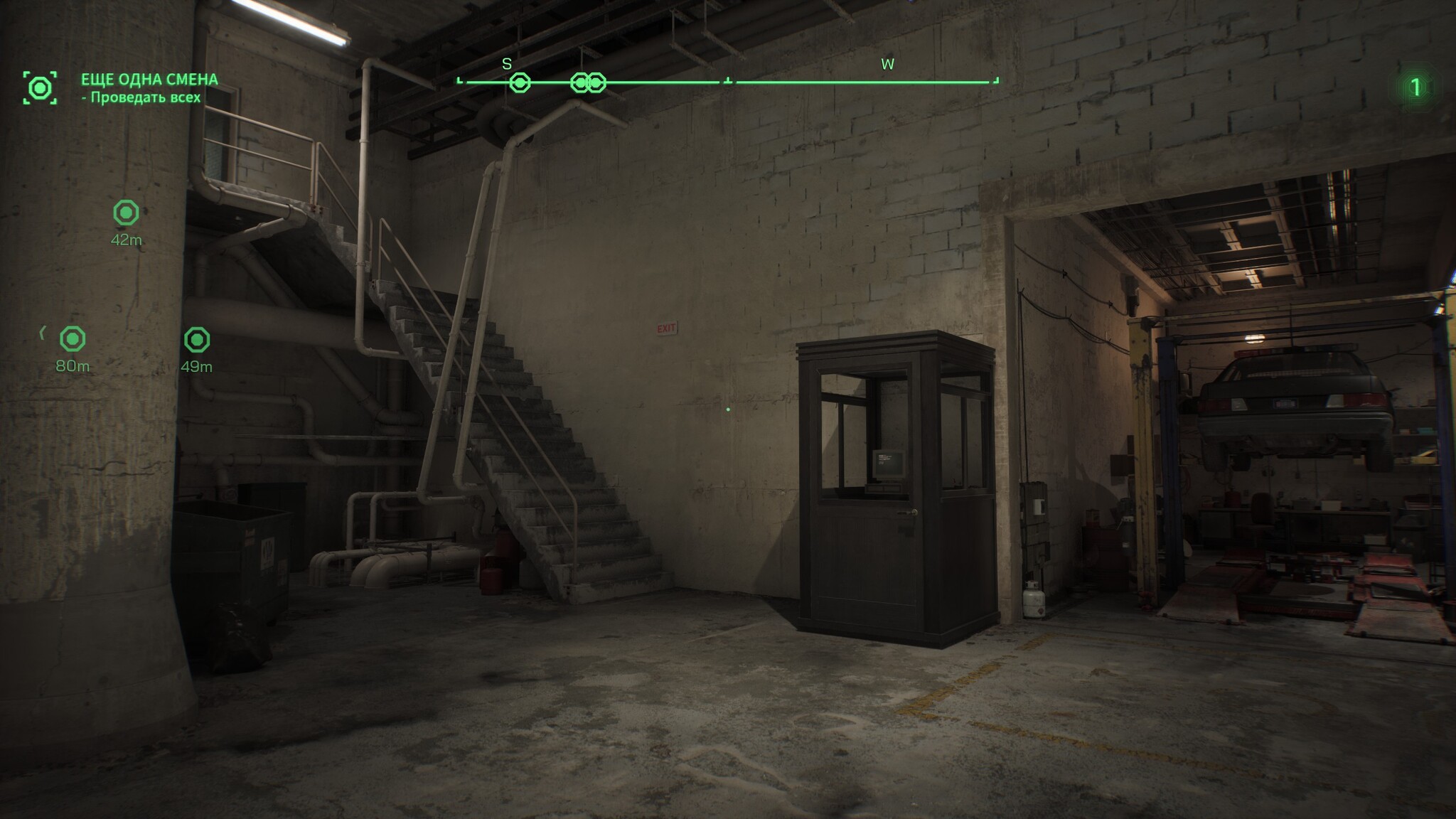Click the compass marker under the S heading
1456x819 pixels.
click(x=520, y=83)
